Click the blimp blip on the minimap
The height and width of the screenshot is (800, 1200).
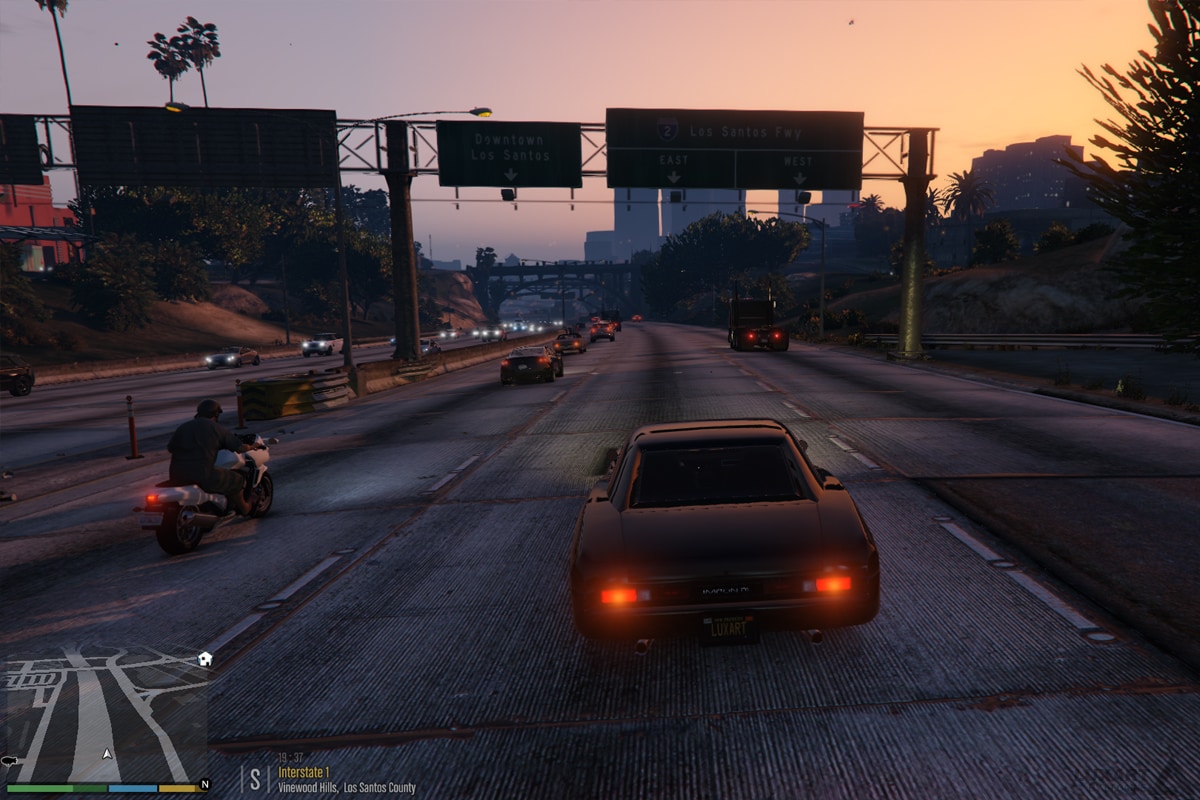[10, 761]
